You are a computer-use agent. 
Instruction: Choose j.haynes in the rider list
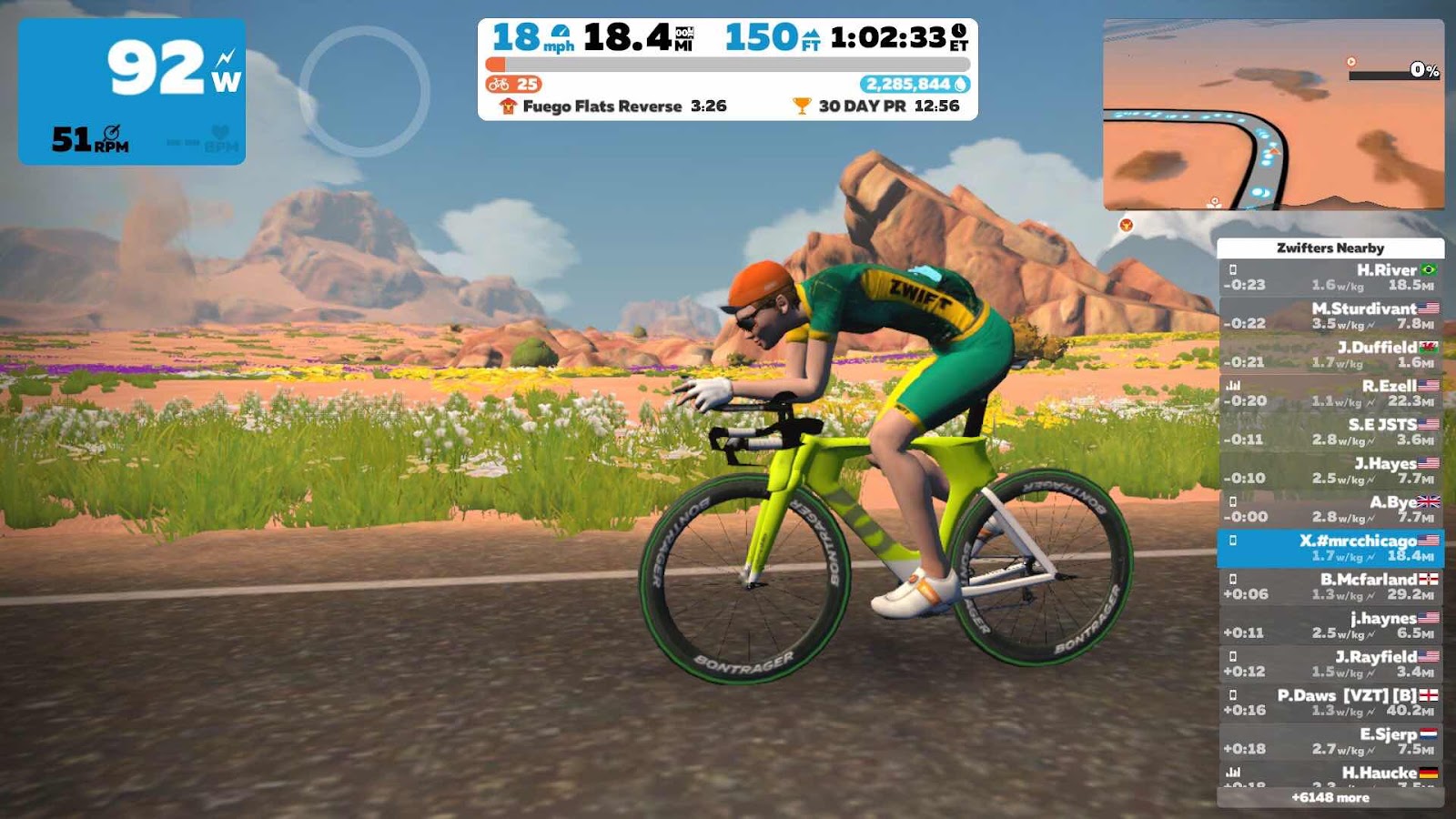(1330, 625)
